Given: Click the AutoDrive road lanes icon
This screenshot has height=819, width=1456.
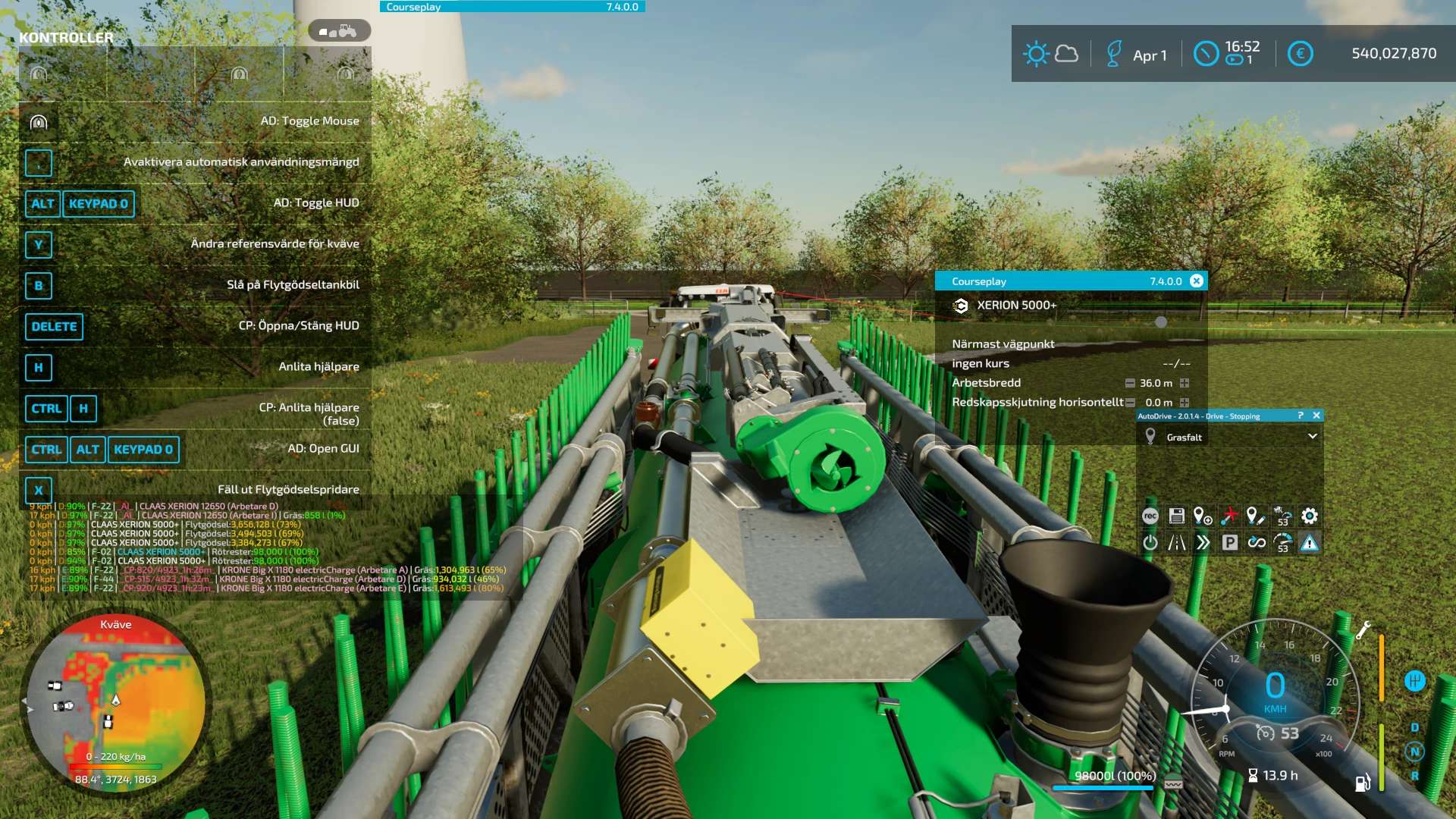Looking at the screenshot, I should [1177, 543].
